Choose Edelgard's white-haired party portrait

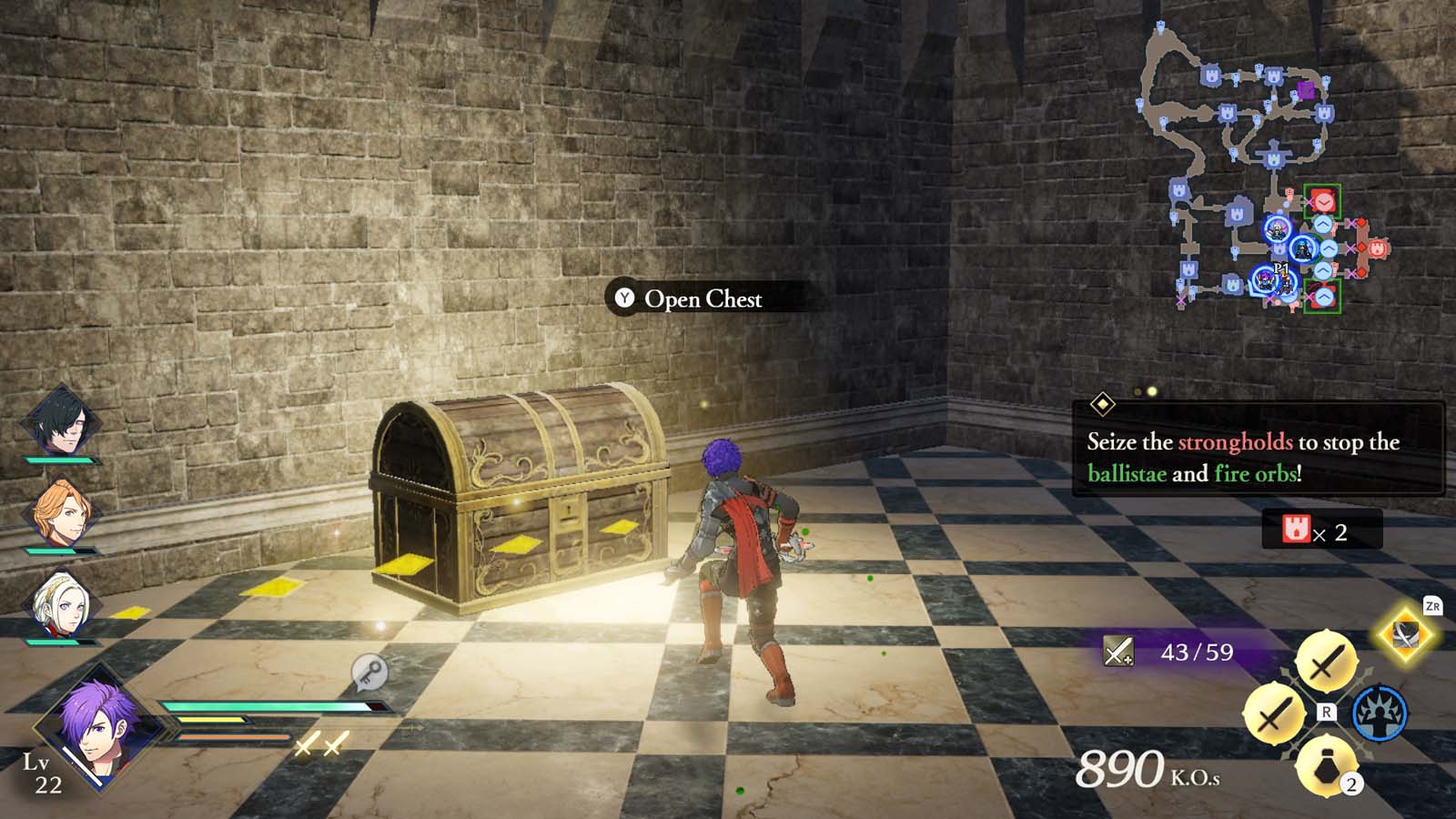(60, 602)
